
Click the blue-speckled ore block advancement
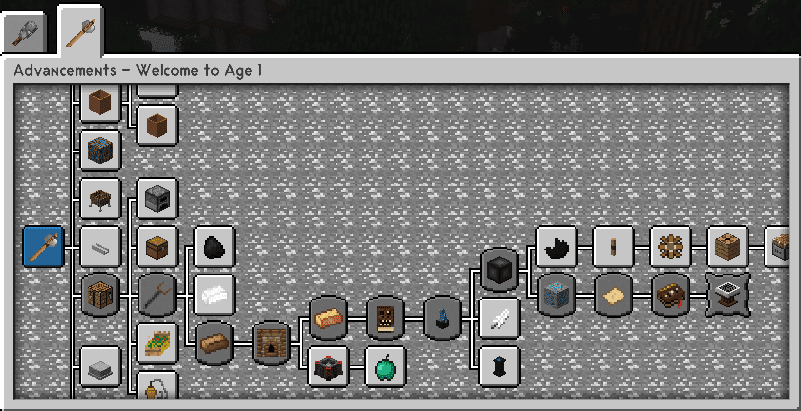tap(556, 295)
